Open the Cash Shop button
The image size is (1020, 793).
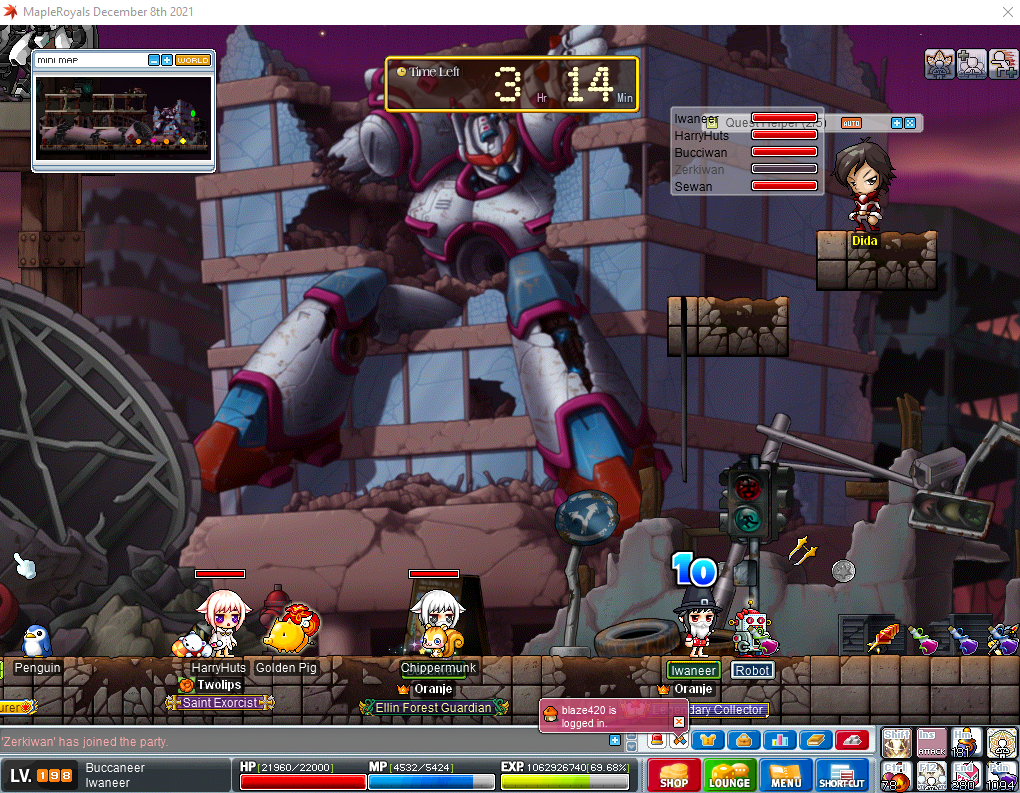click(x=673, y=776)
